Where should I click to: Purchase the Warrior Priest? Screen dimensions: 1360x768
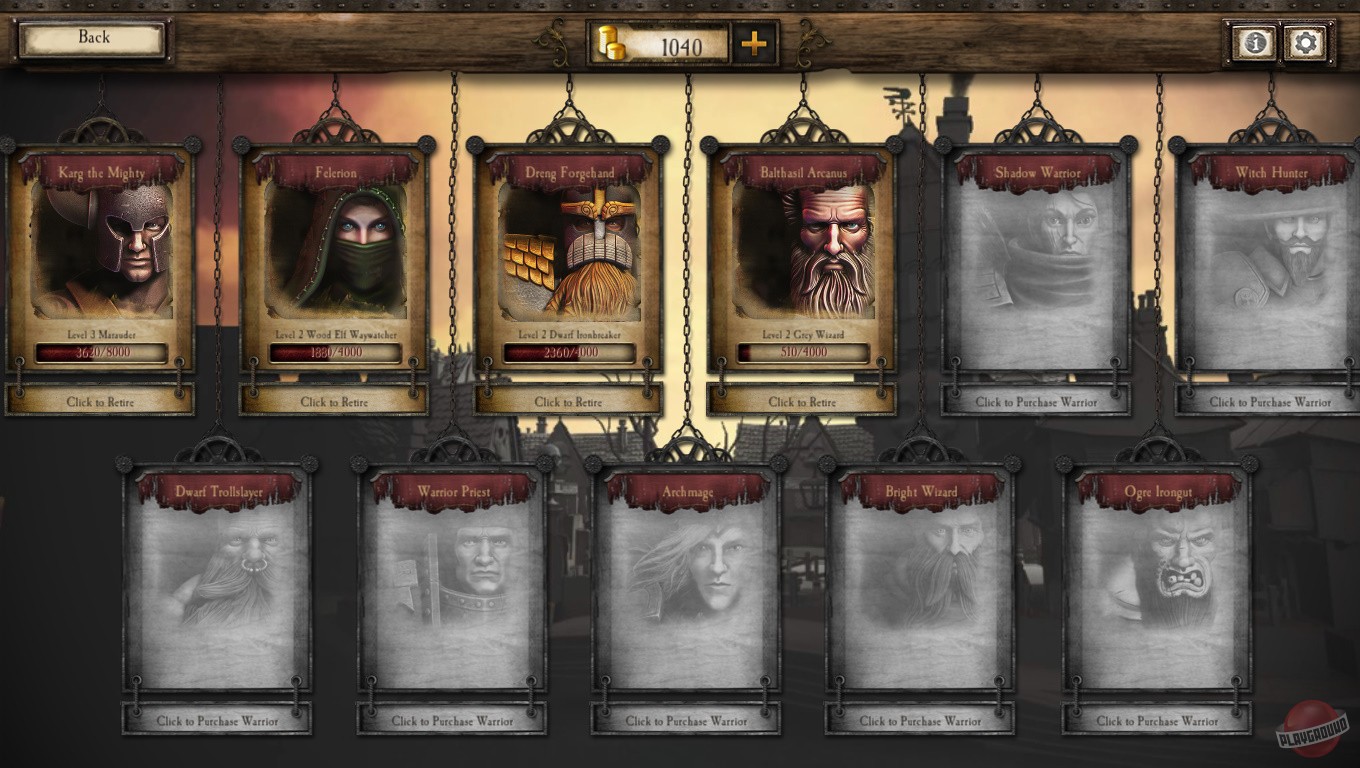pyautogui.click(x=451, y=719)
